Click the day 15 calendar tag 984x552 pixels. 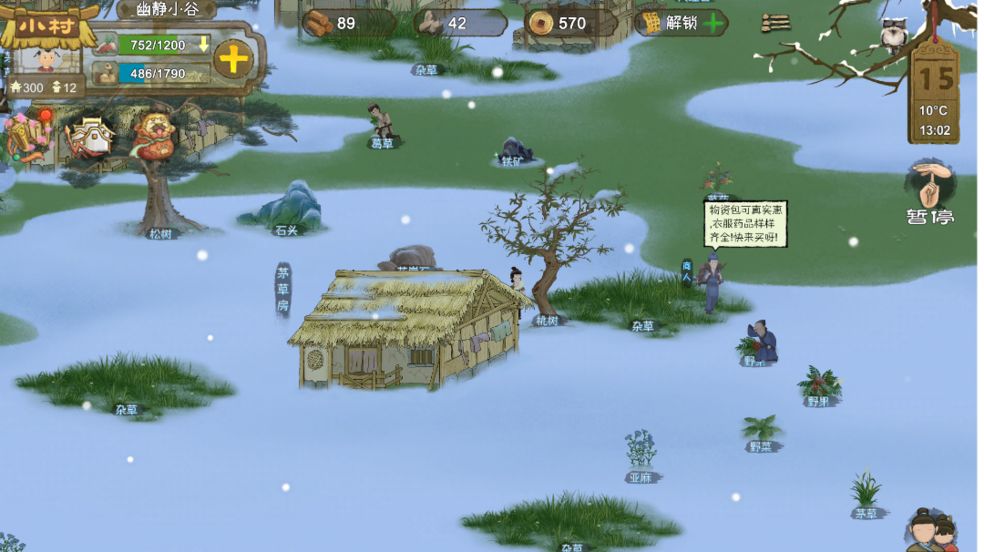(x=936, y=78)
